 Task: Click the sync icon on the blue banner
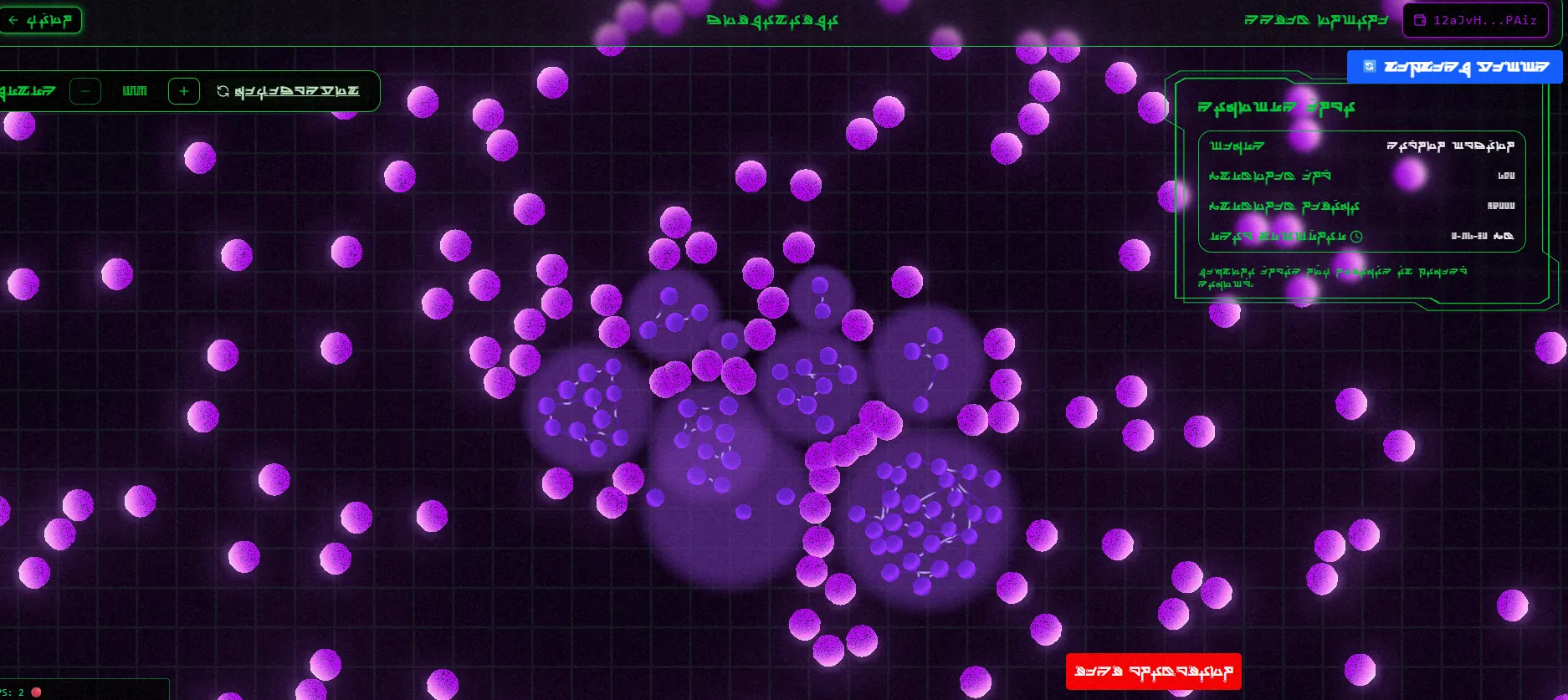tap(1369, 64)
